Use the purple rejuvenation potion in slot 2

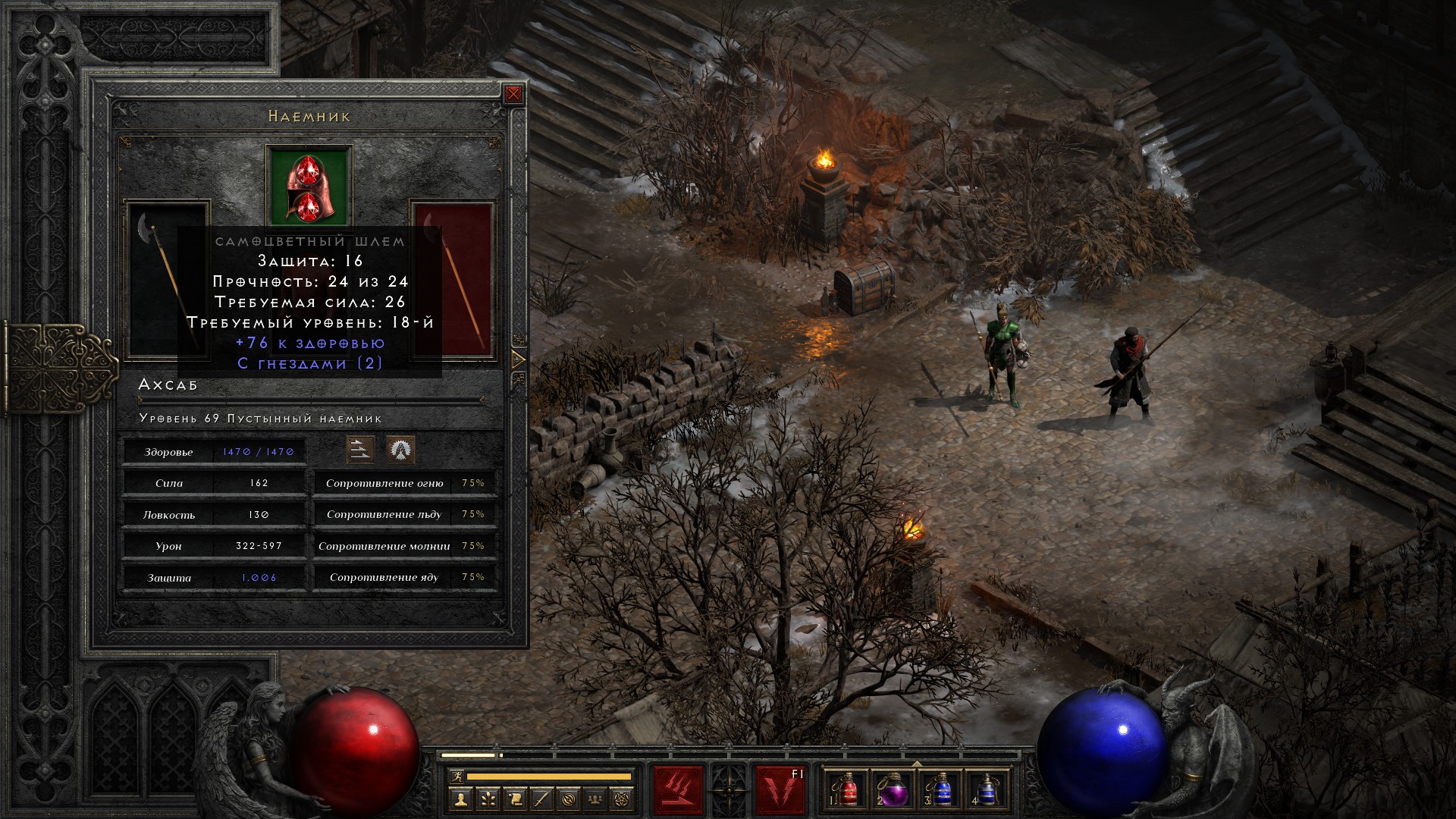893,790
